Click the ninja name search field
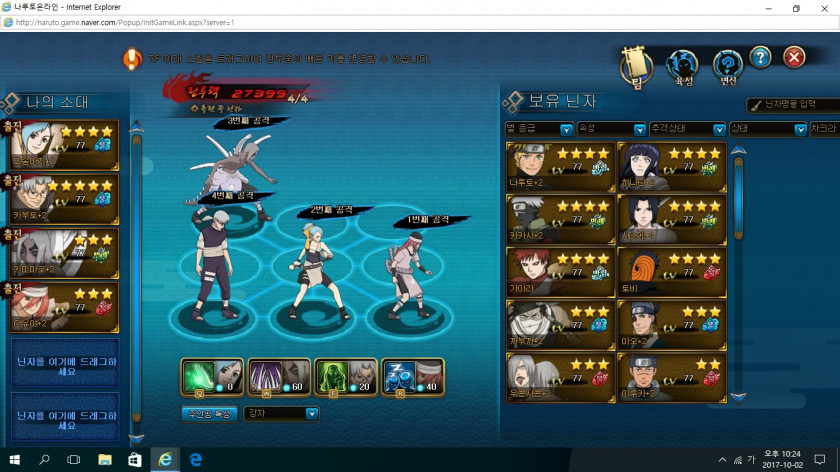Viewport: 840px width, 472px height. (x=795, y=104)
